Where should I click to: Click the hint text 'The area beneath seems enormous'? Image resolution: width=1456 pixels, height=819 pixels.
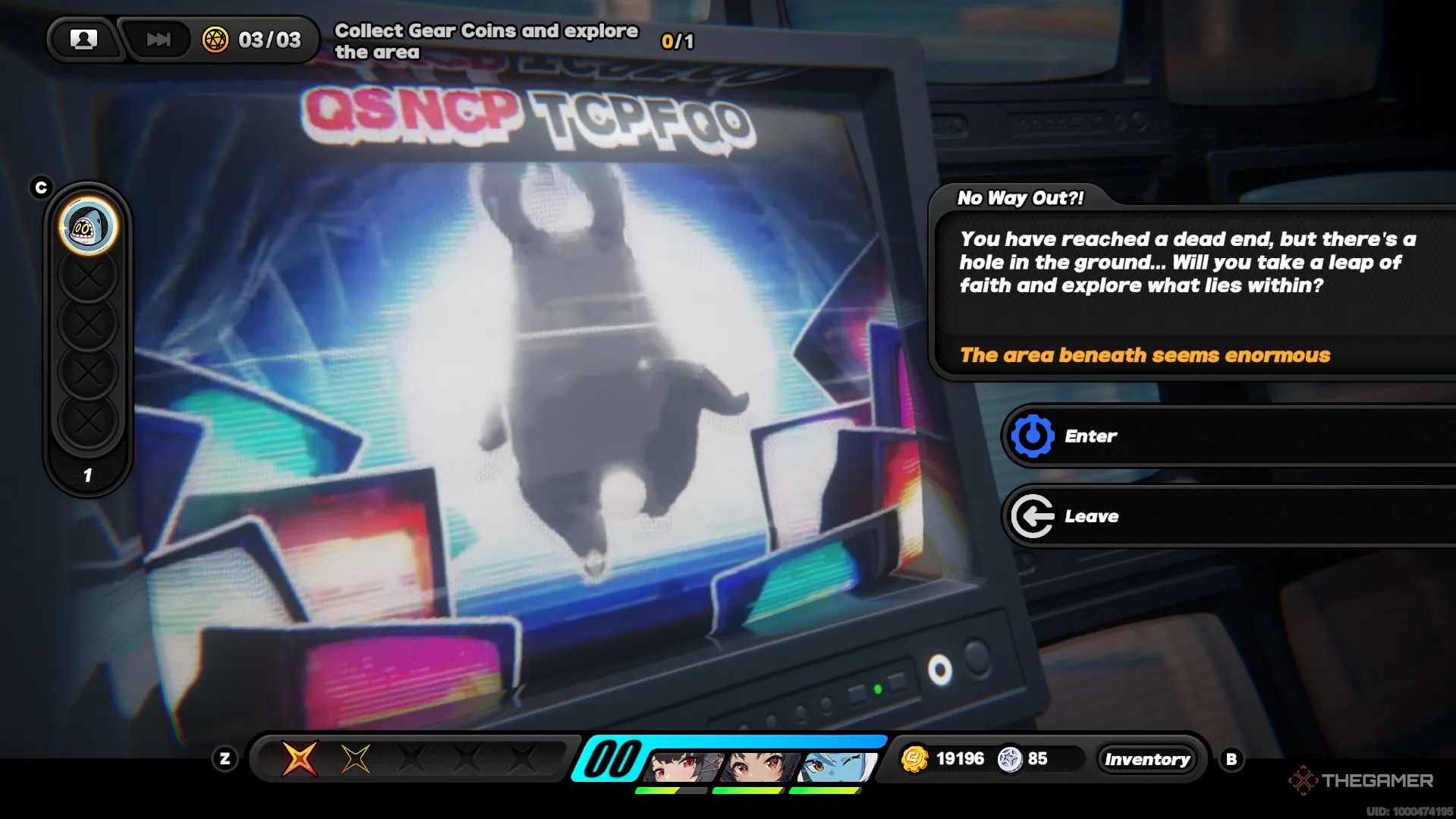[1144, 354]
